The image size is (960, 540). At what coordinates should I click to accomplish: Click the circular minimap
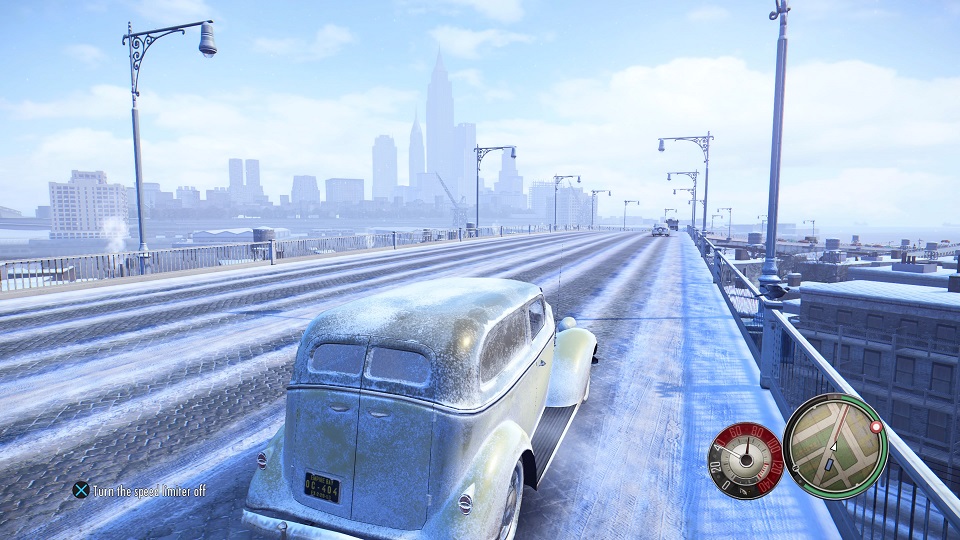point(833,446)
